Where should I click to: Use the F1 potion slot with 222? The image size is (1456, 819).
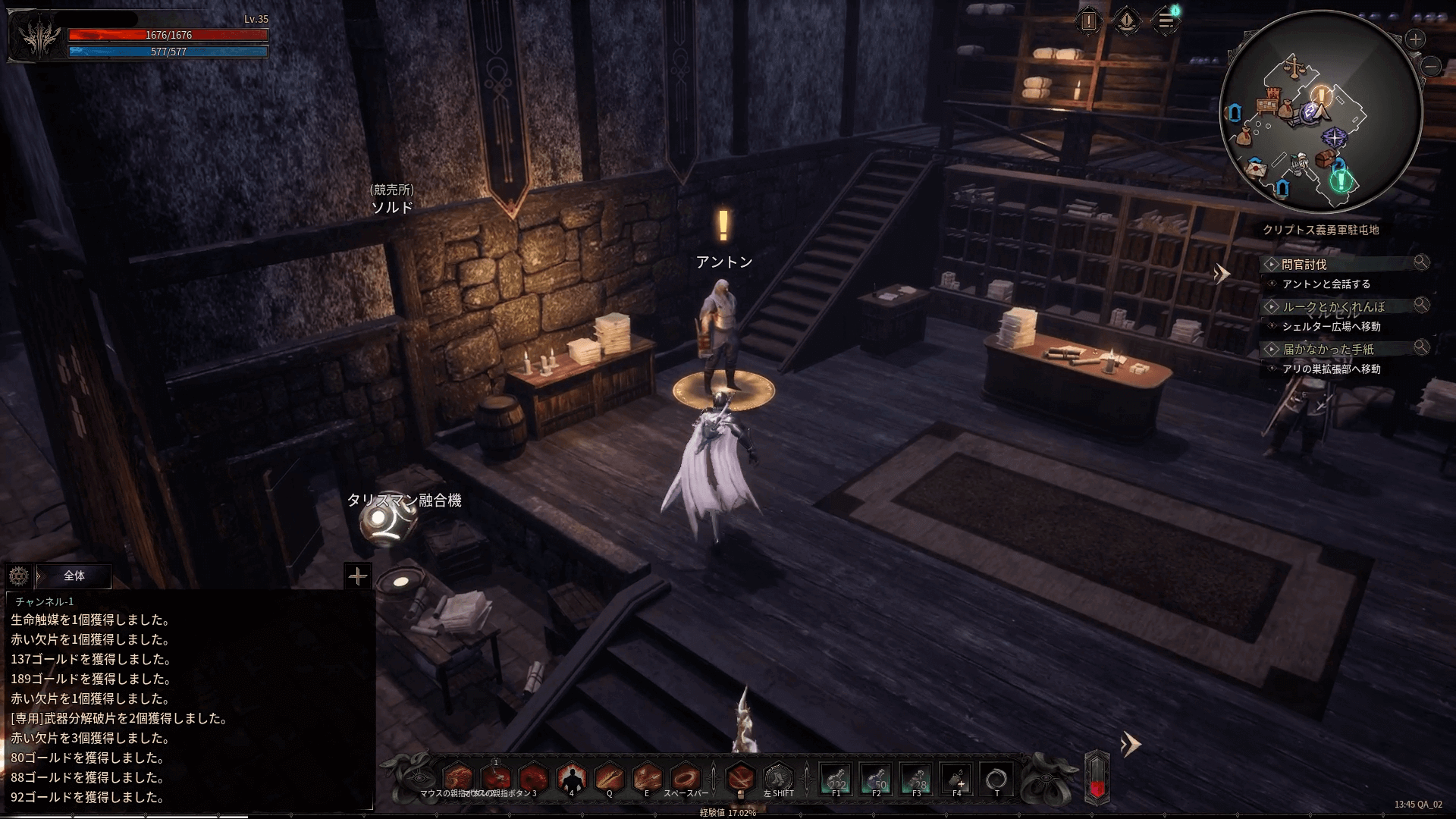point(836,779)
